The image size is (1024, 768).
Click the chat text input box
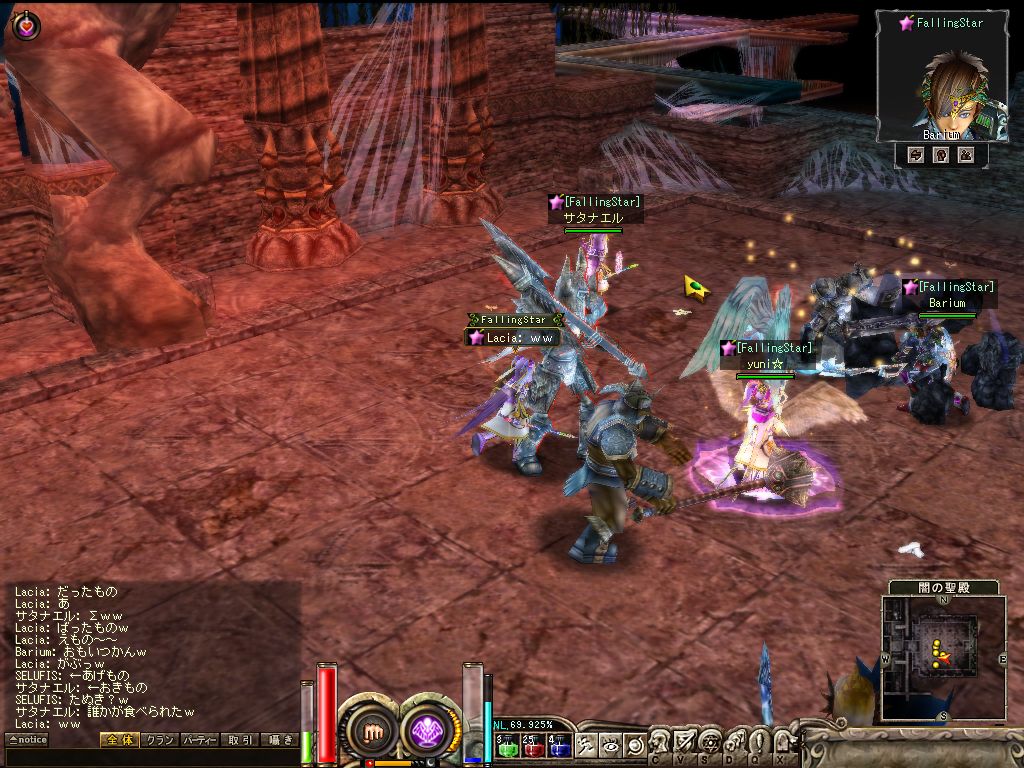150,757
